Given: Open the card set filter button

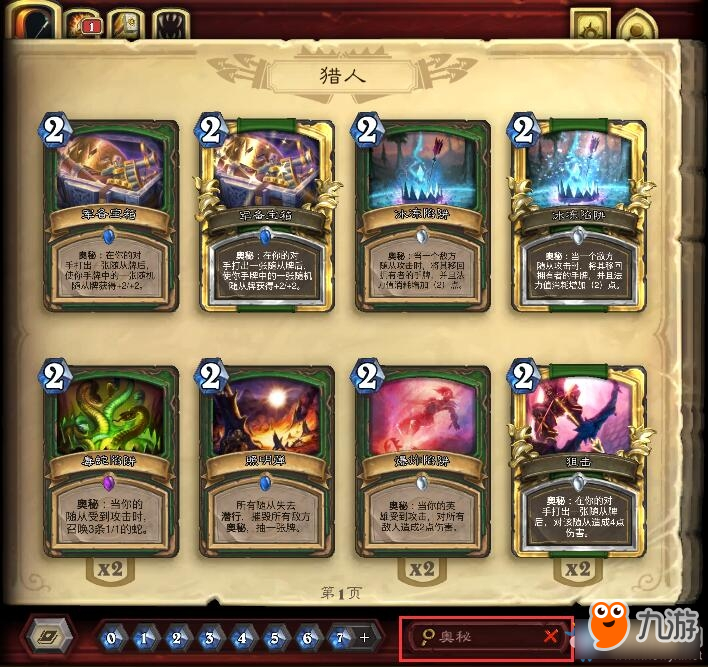Looking at the screenshot, I should 48,637.
